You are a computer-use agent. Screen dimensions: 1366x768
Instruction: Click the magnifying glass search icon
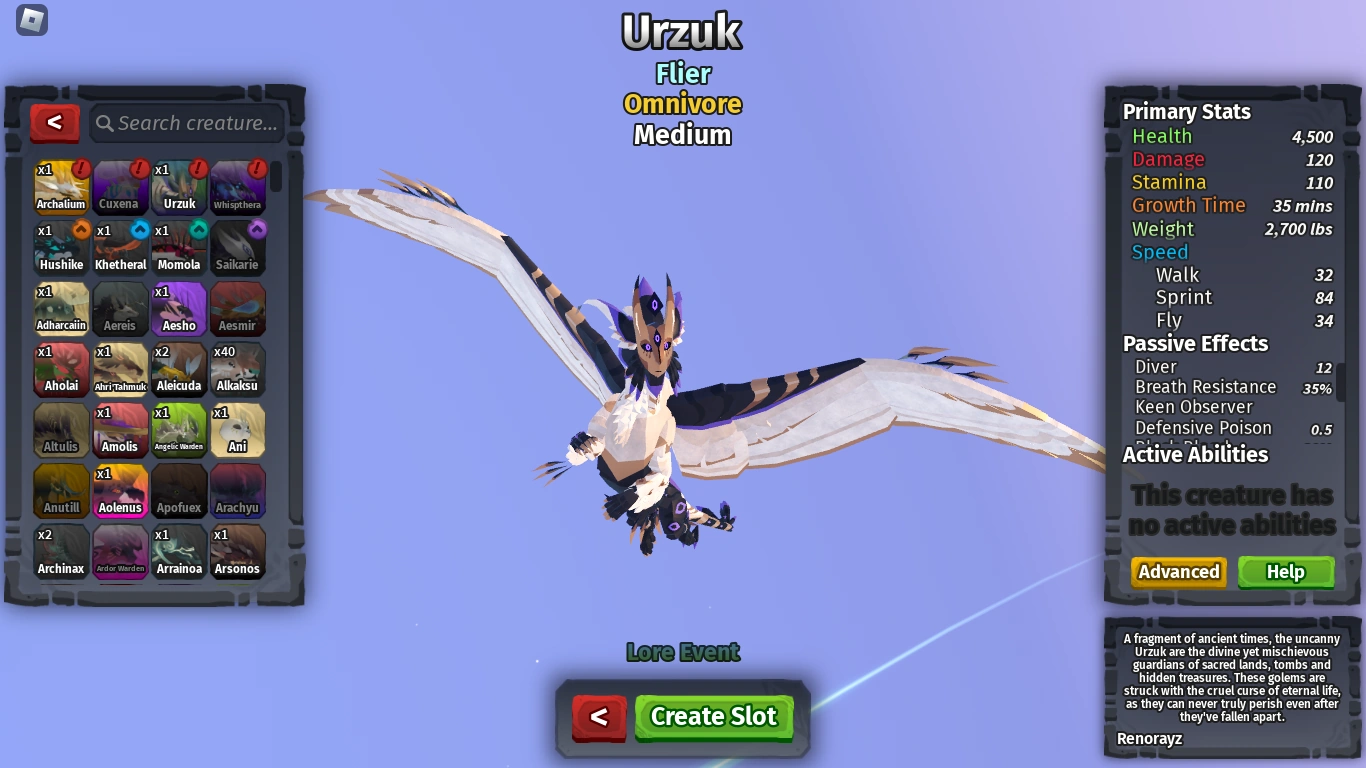point(105,123)
